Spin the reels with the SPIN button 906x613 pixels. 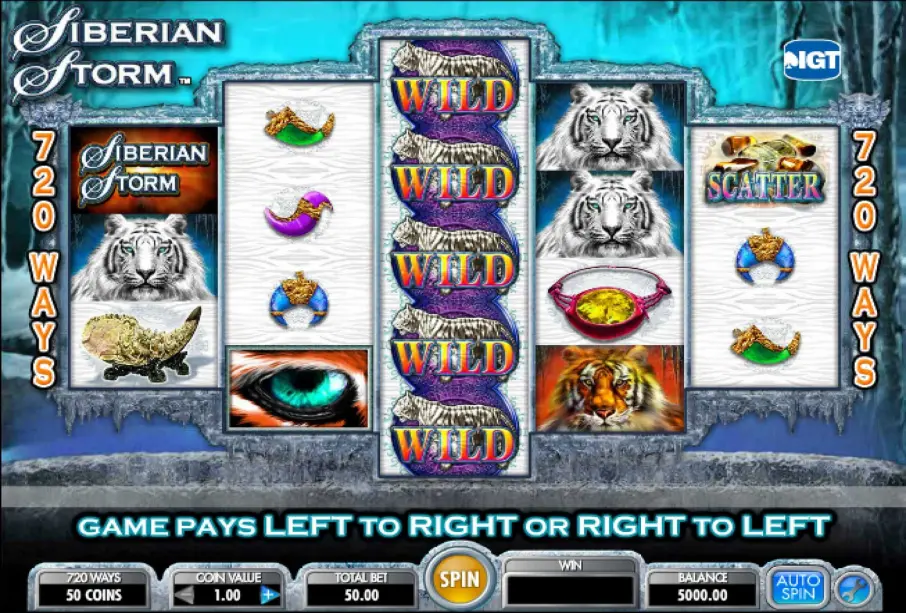[x=460, y=578]
